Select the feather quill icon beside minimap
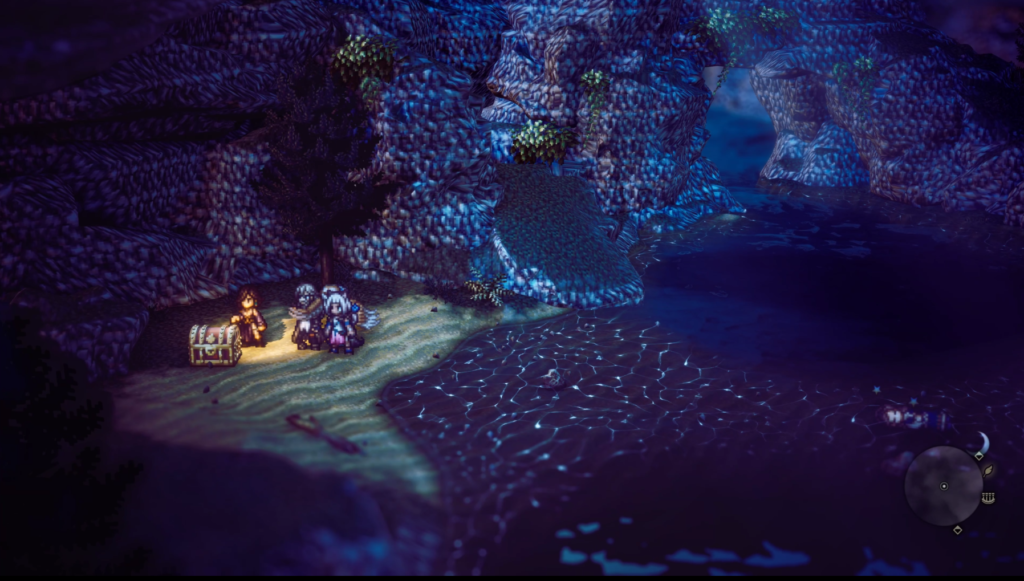This screenshot has width=1024, height=581. [989, 469]
